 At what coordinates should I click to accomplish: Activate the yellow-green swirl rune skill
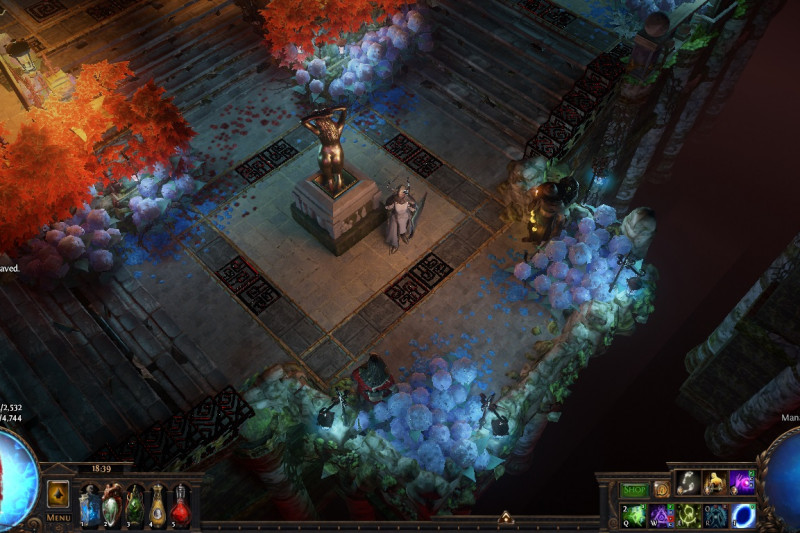click(x=689, y=515)
